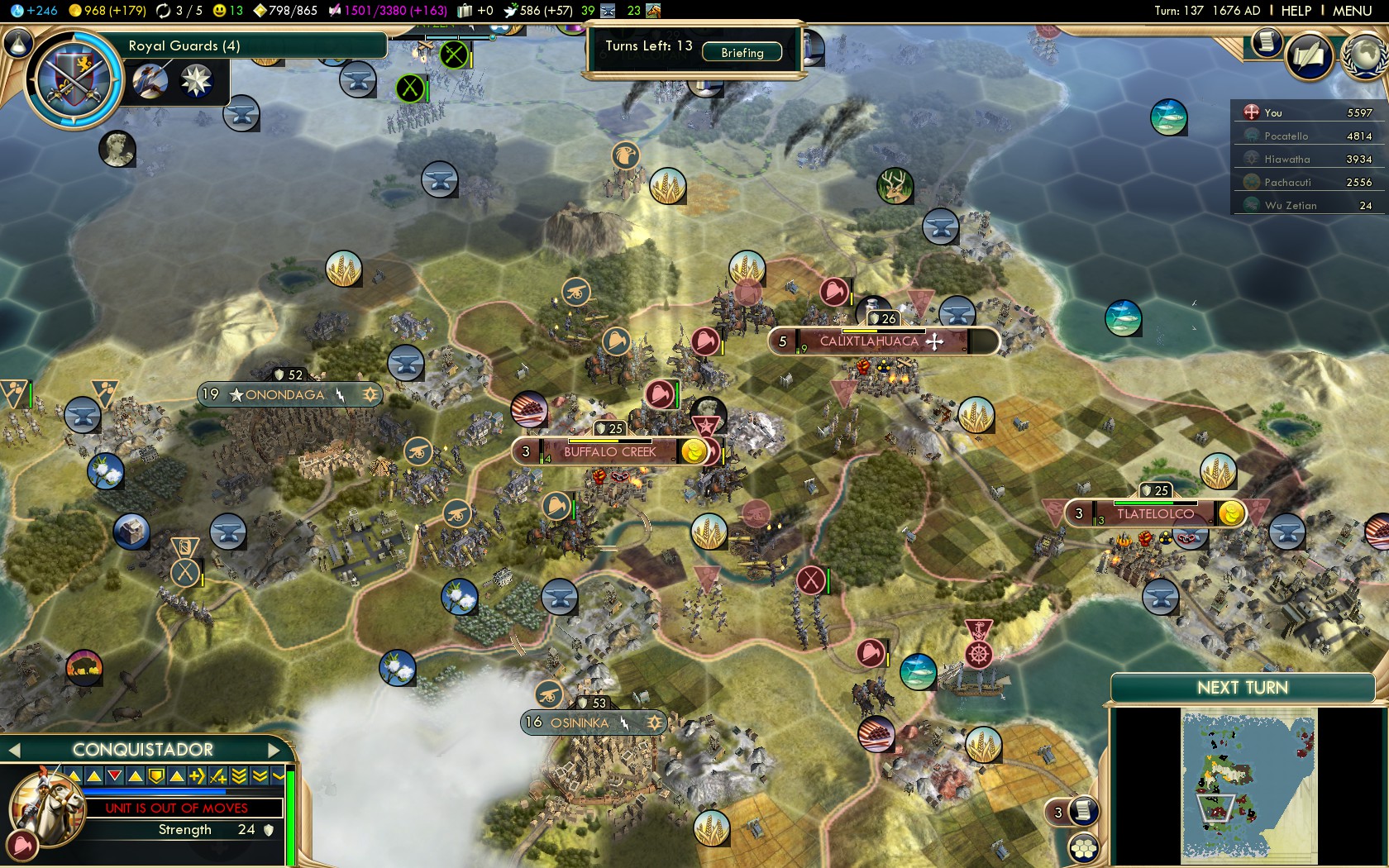Image resolution: width=1389 pixels, height=868 pixels.
Task: Click the Osininka city banner
Action: 580,723
